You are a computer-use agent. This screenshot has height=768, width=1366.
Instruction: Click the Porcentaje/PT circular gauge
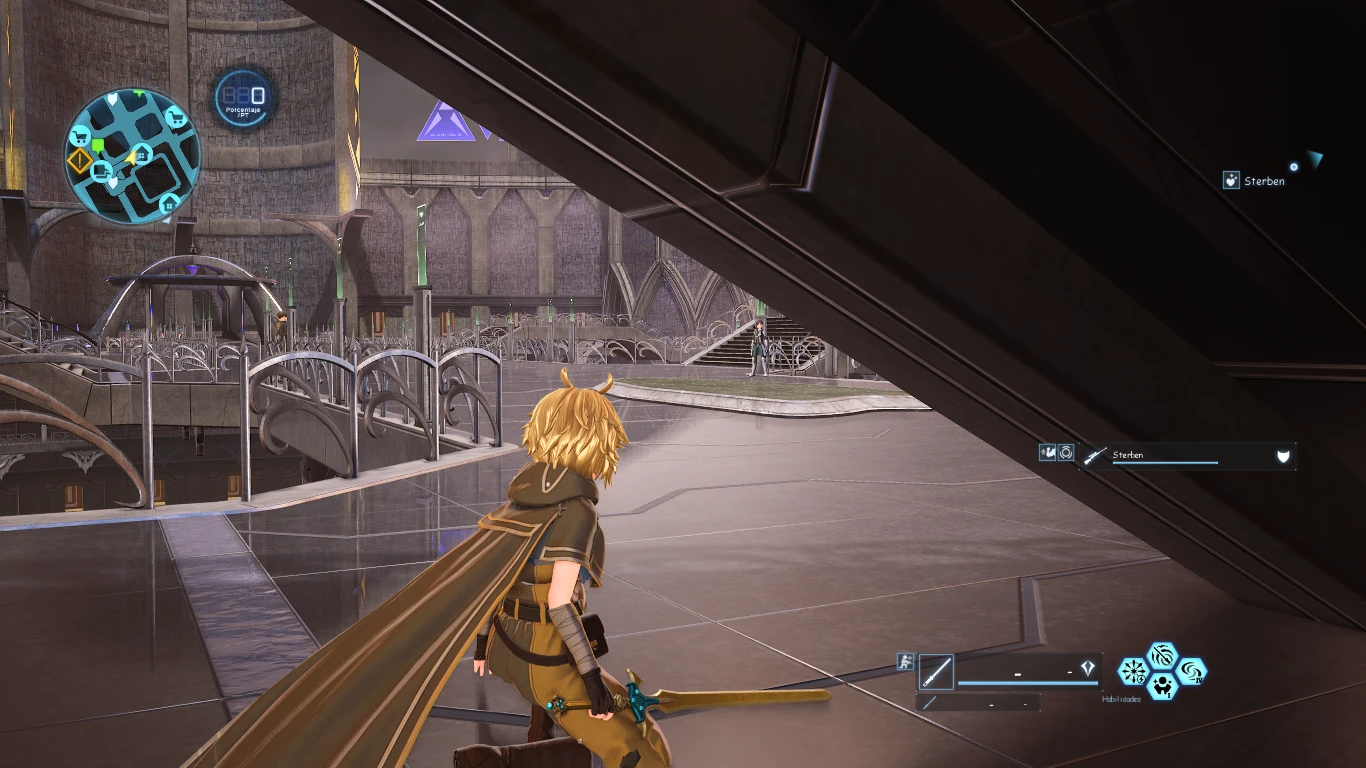coord(242,97)
